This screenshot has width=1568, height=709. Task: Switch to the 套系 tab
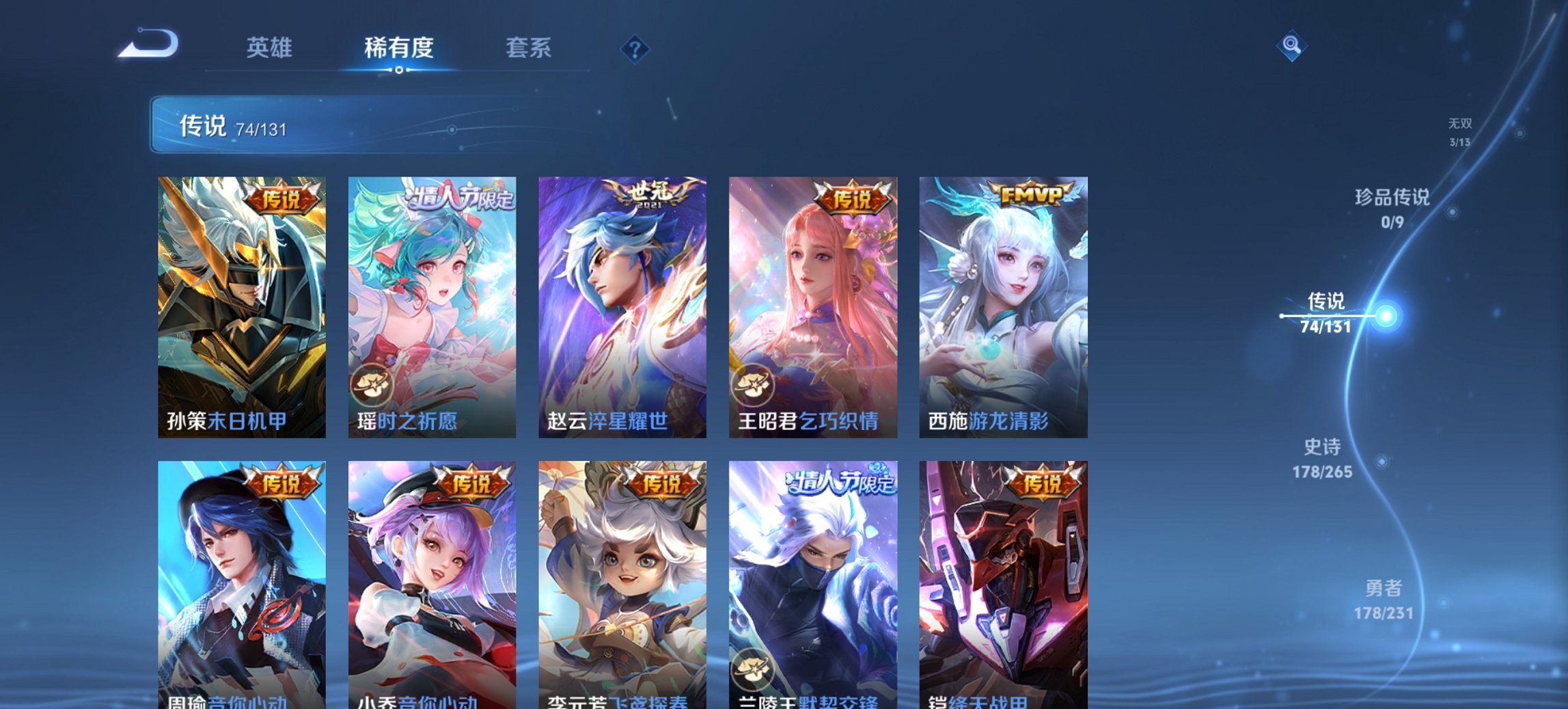pyautogui.click(x=529, y=48)
